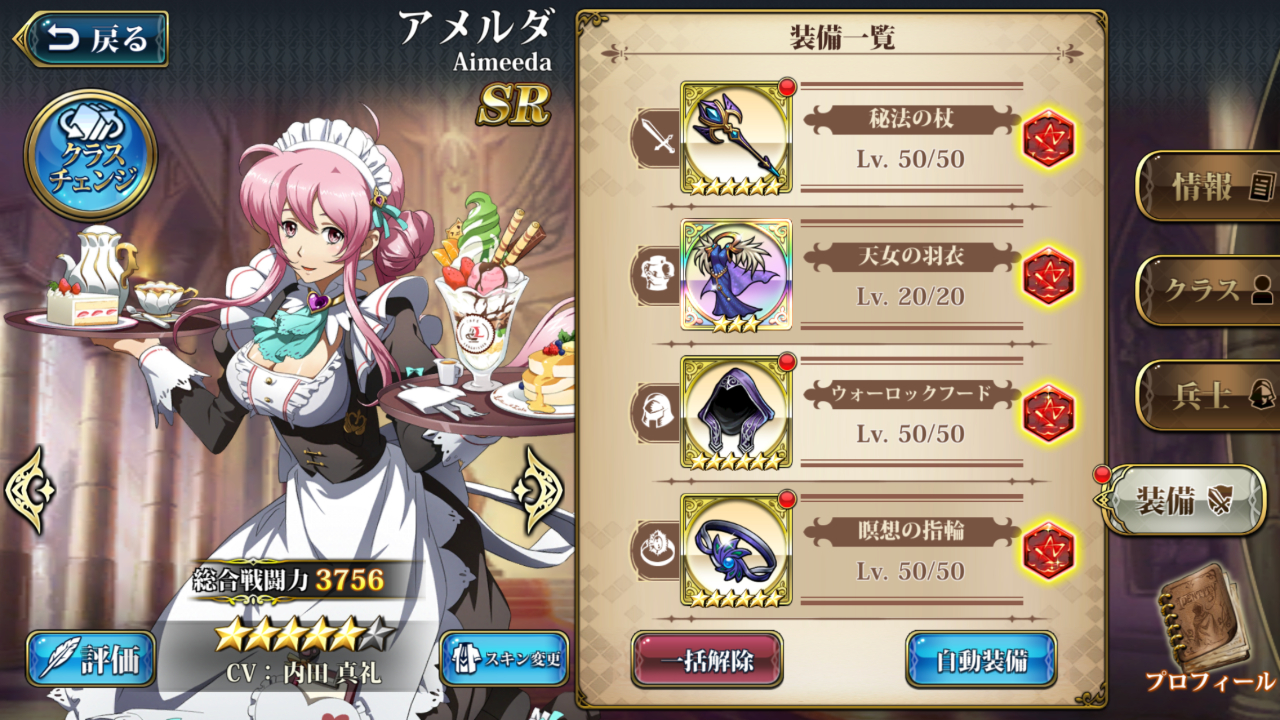Click the red hexagon beside 秘法の杖

[1048, 138]
